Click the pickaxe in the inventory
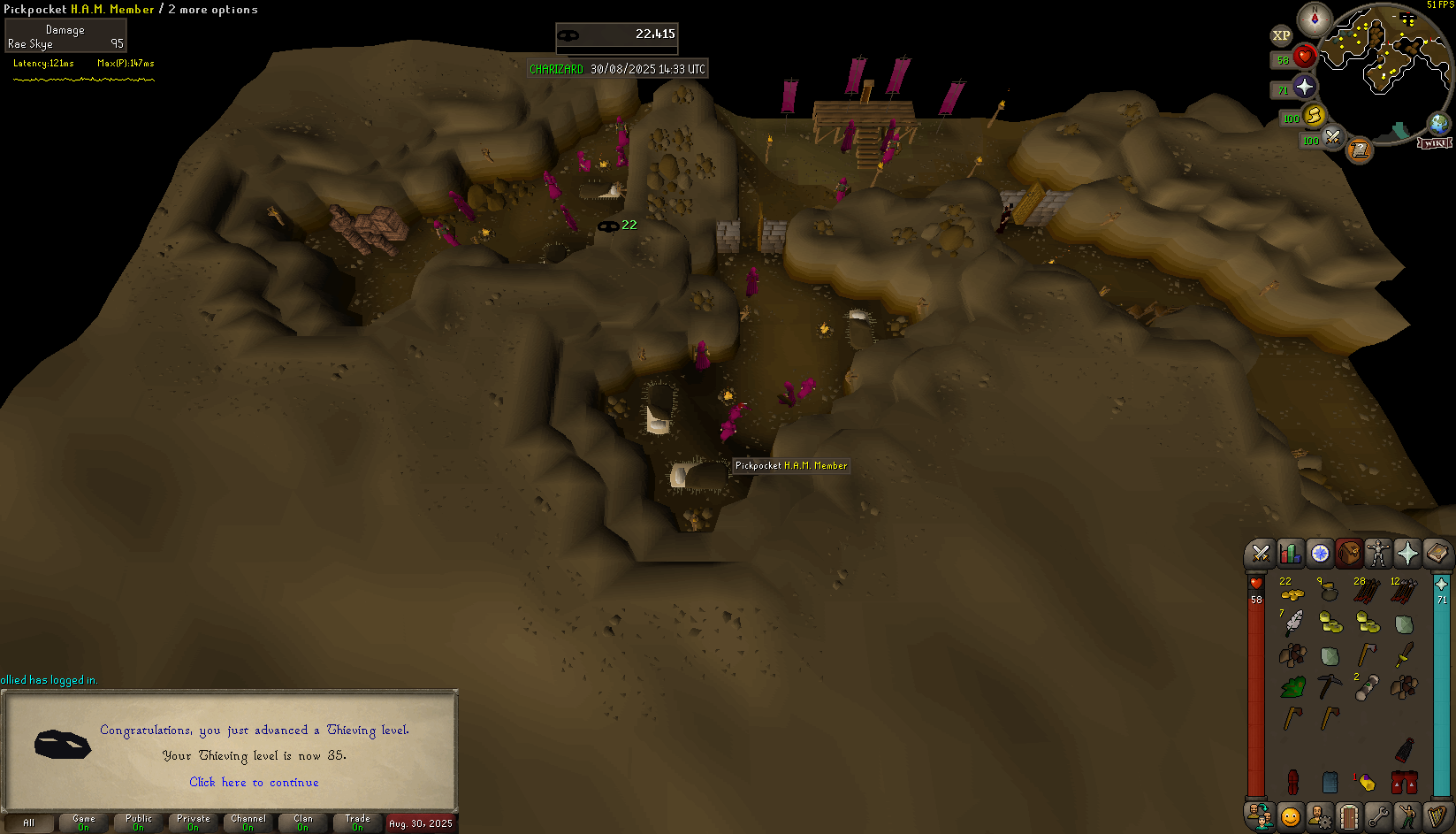The width and height of the screenshot is (1456, 834). 1329,686
